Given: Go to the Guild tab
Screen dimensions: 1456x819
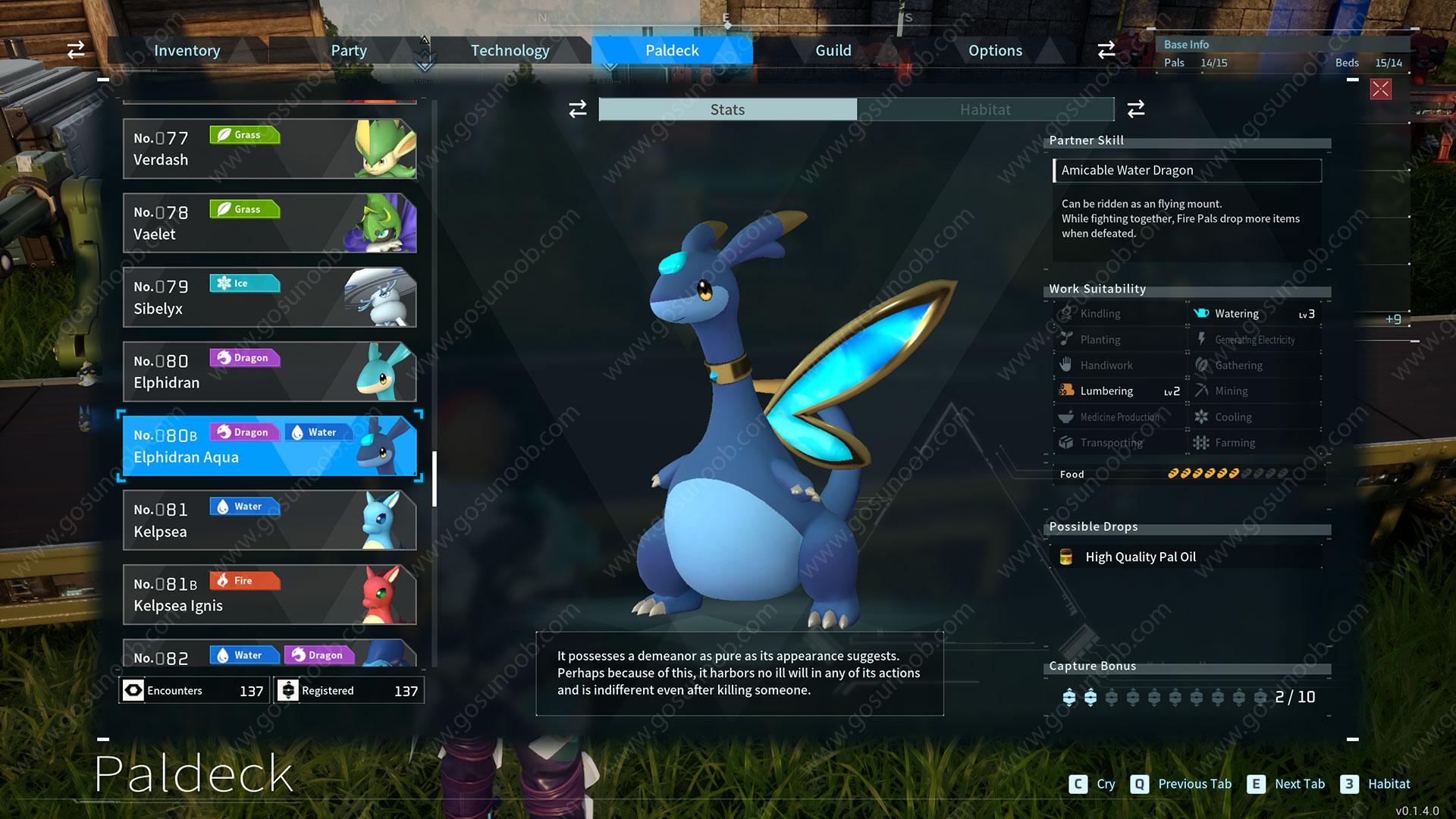Looking at the screenshot, I should coord(833,51).
